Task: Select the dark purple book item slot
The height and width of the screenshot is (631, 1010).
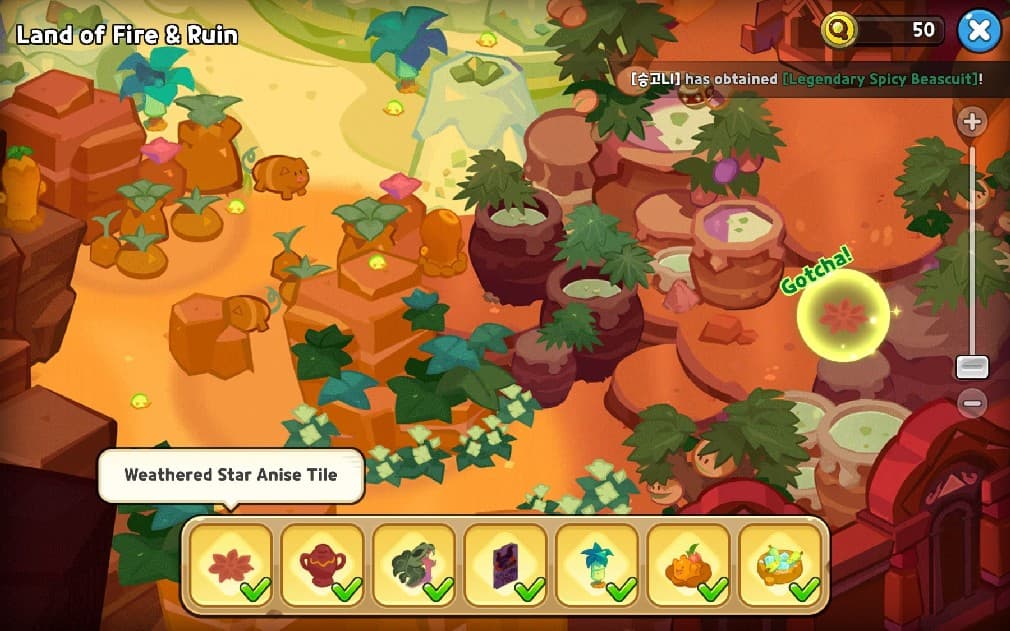Action: tap(505, 565)
